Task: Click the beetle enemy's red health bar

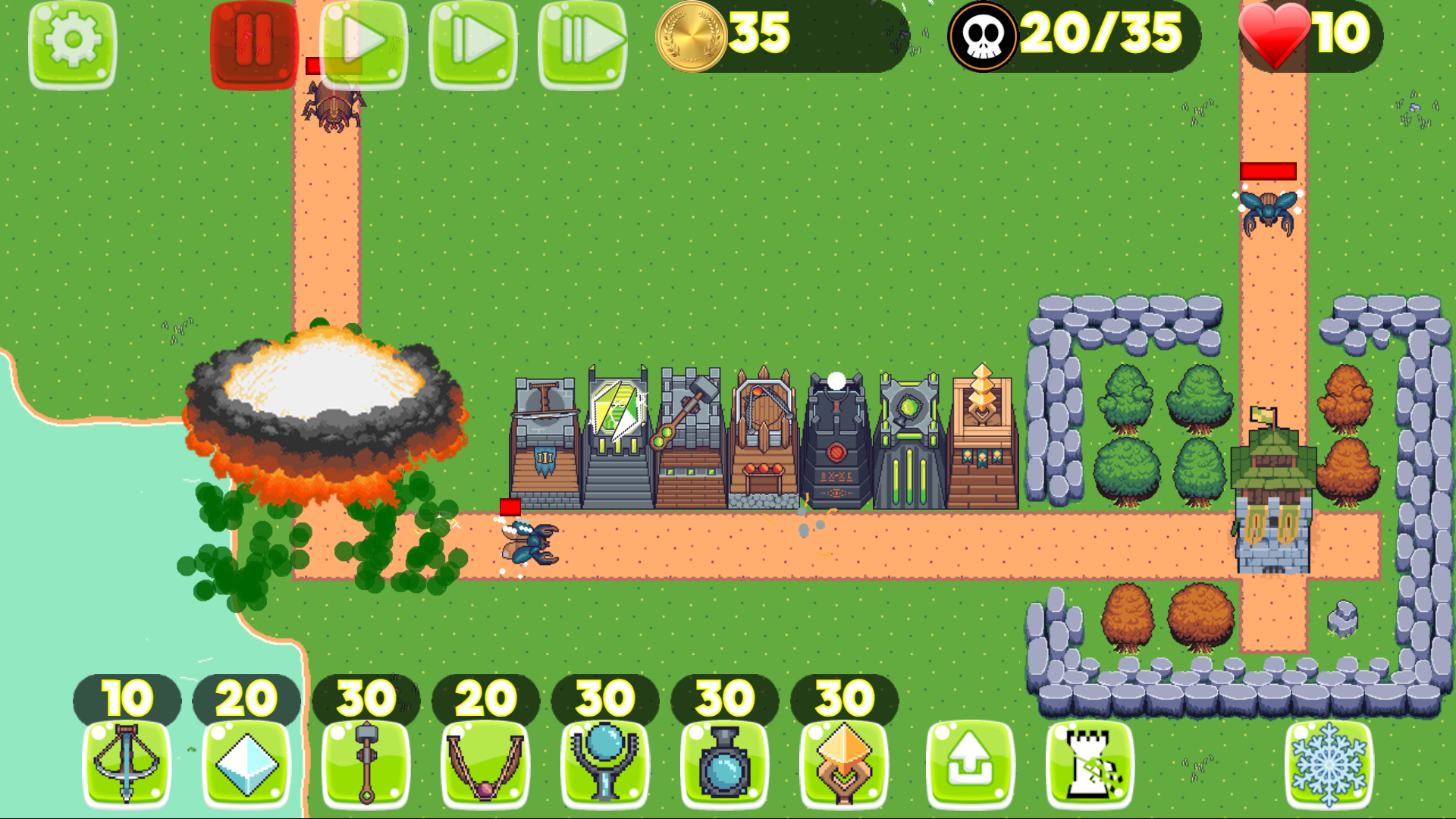Action: [x=1268, y=173]
